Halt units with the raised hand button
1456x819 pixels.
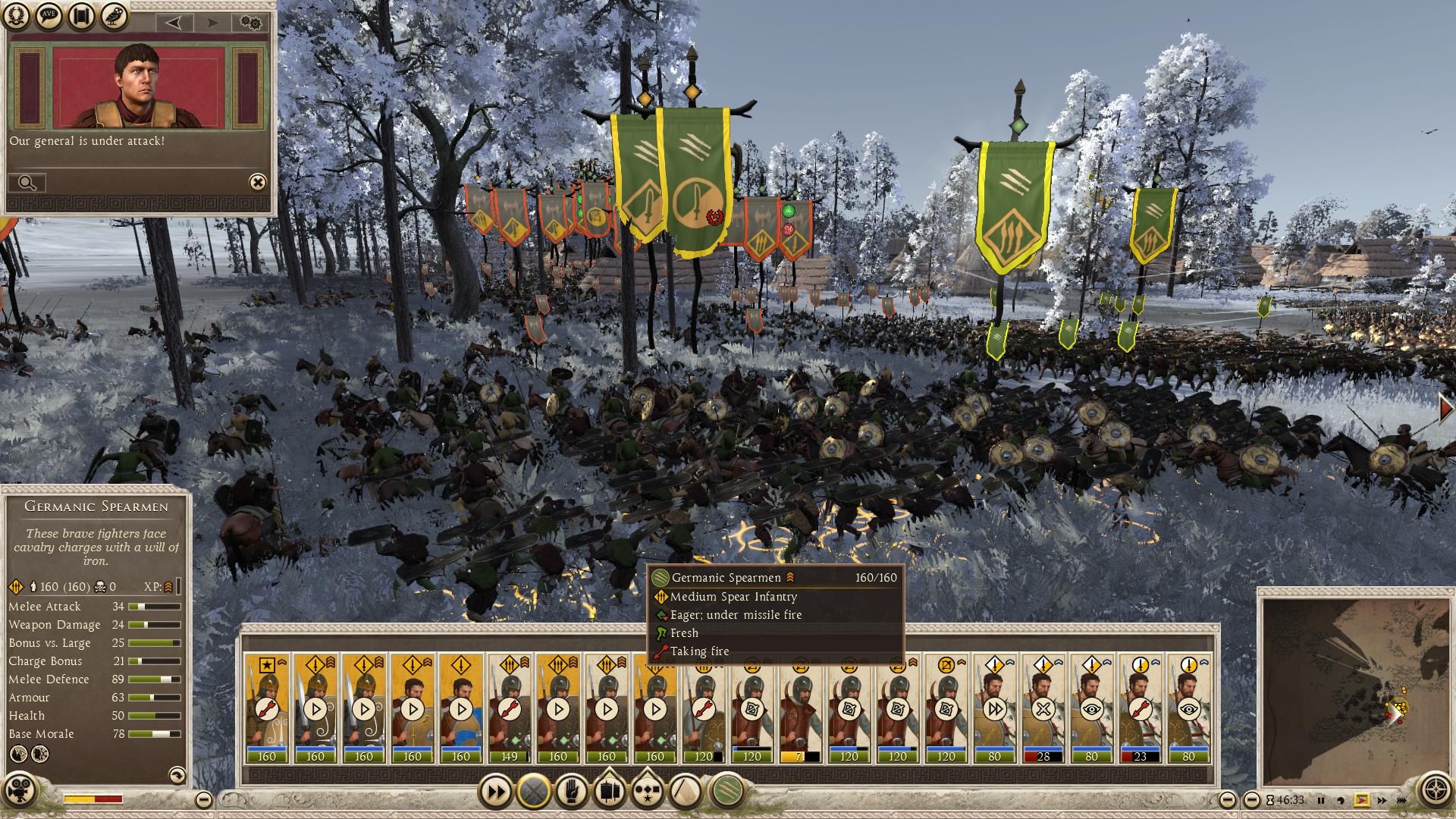pyautogui.click(x=571, y=792)
